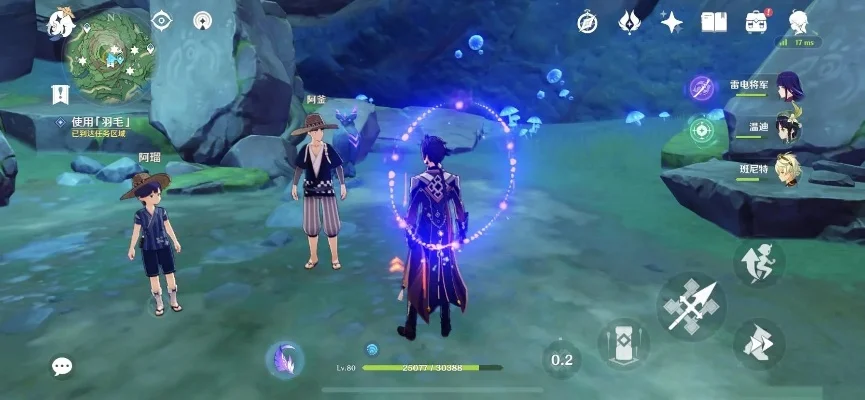The width and height of the screenshot is (865, 400).
Task: Tap the jump button below sprint
Action: click(x=759, y=343)
